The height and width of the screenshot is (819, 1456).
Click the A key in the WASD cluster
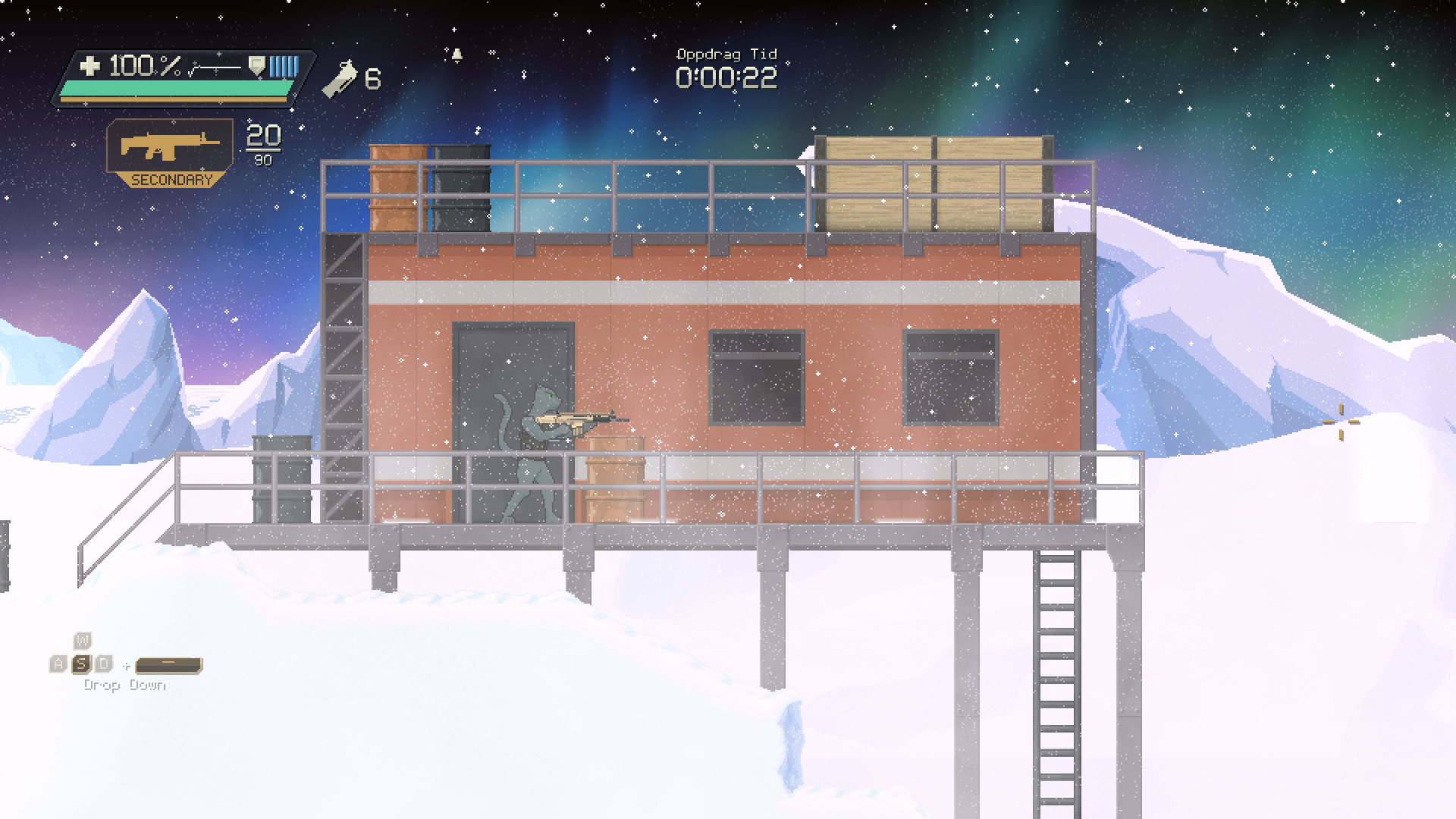pos(59,663)
